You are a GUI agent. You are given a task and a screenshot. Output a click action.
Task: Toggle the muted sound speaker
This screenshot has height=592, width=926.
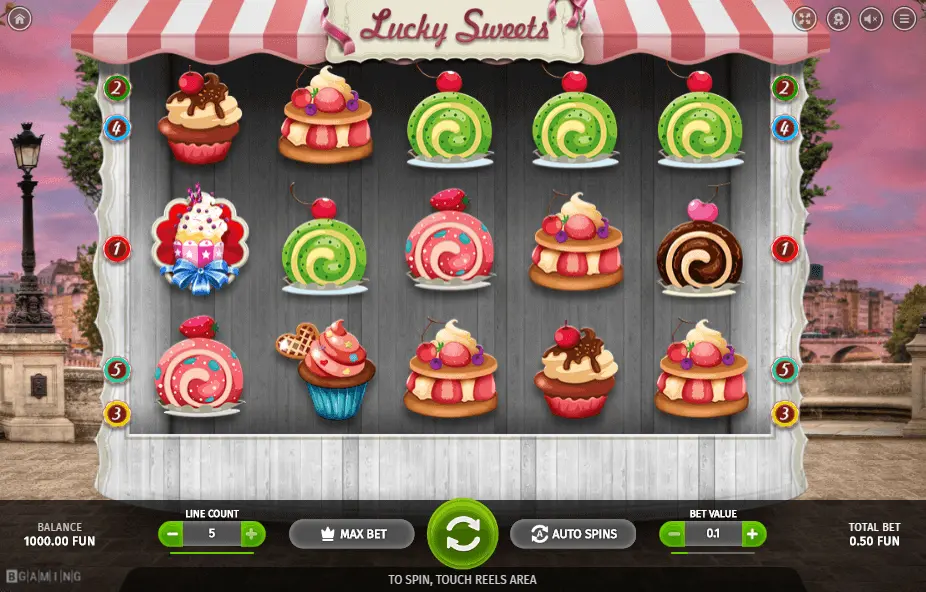point(871,18)
